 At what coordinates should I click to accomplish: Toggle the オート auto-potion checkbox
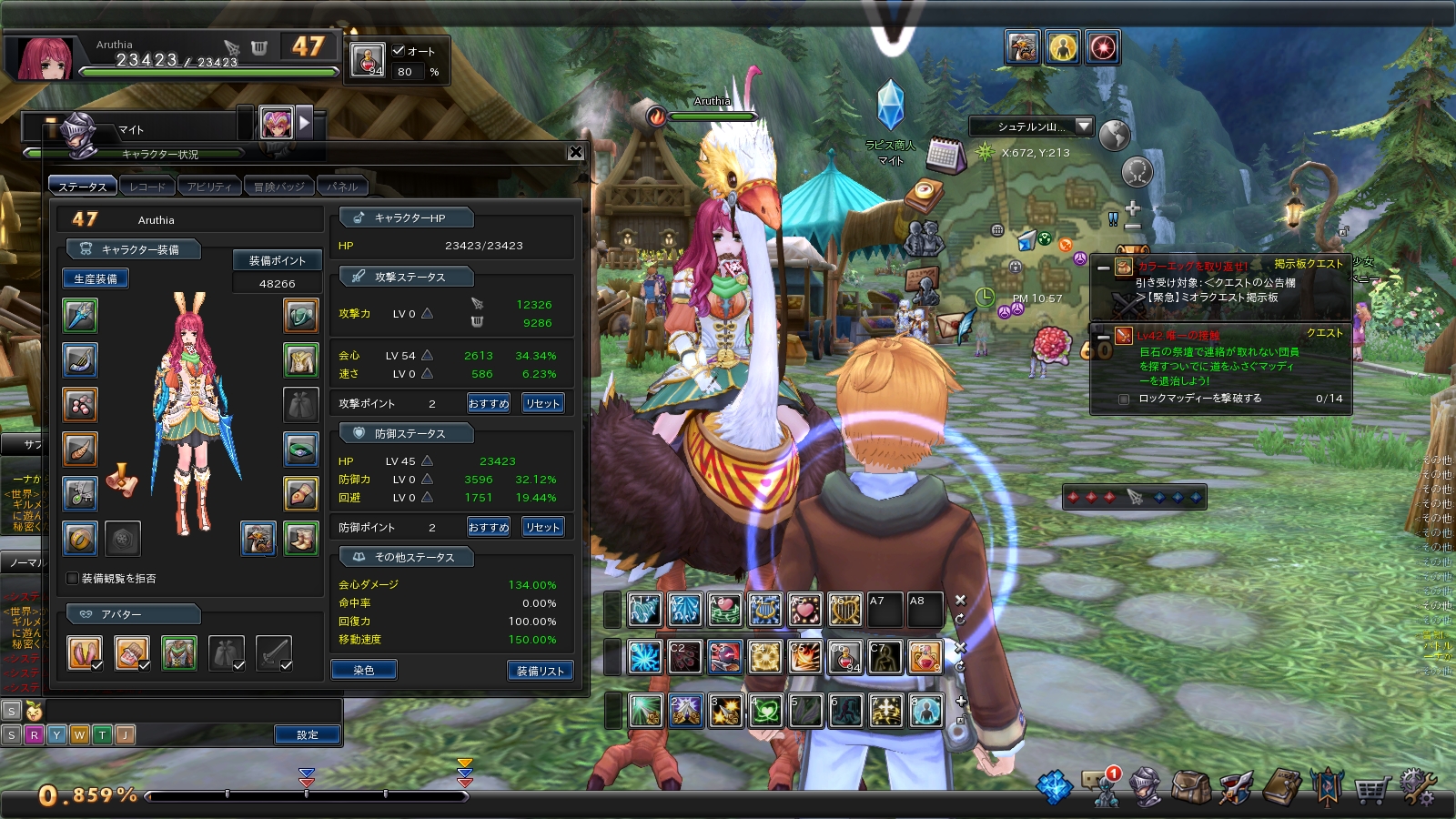(399, 51)
